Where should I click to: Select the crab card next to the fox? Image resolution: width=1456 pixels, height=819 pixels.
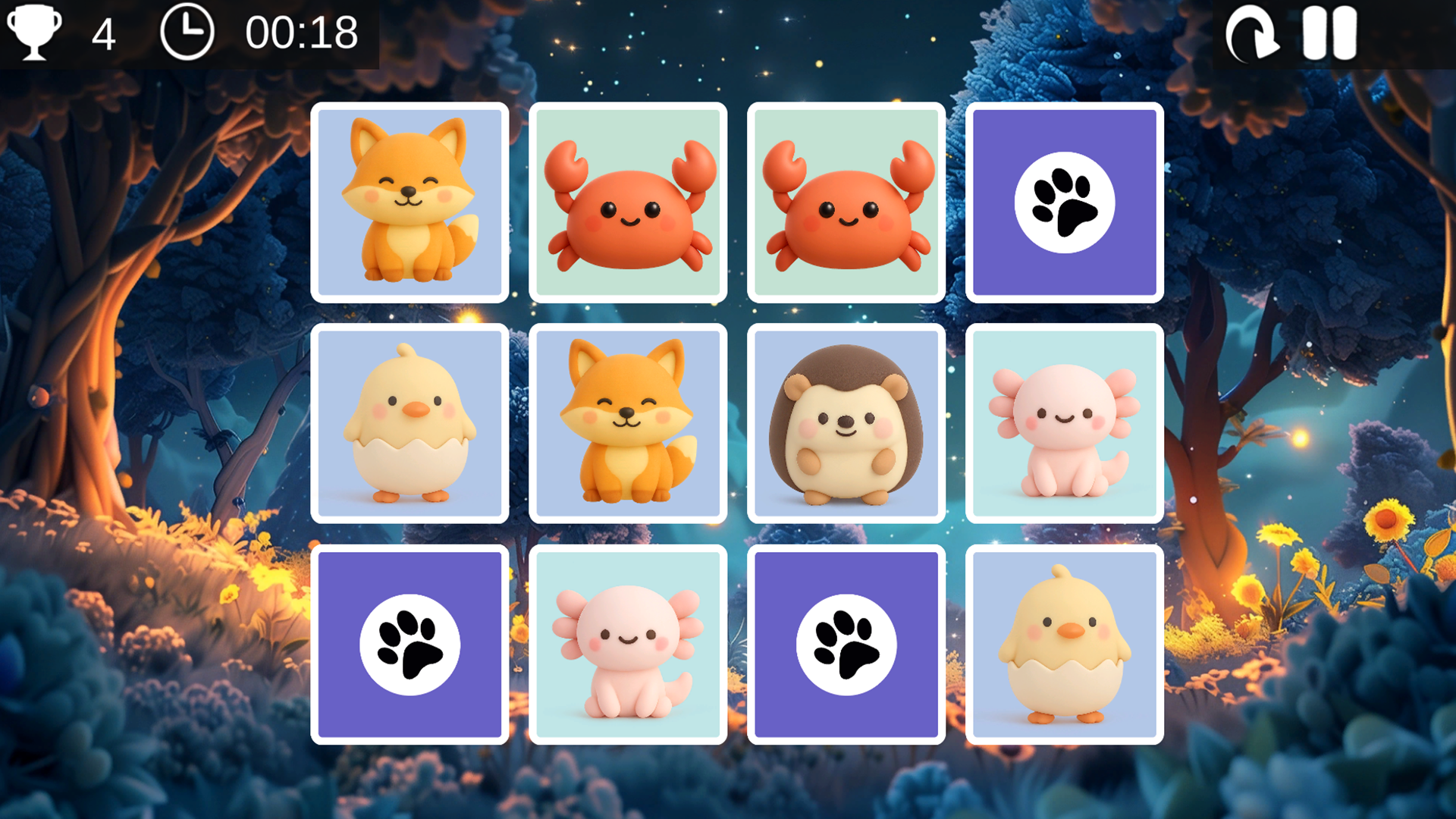627,202
